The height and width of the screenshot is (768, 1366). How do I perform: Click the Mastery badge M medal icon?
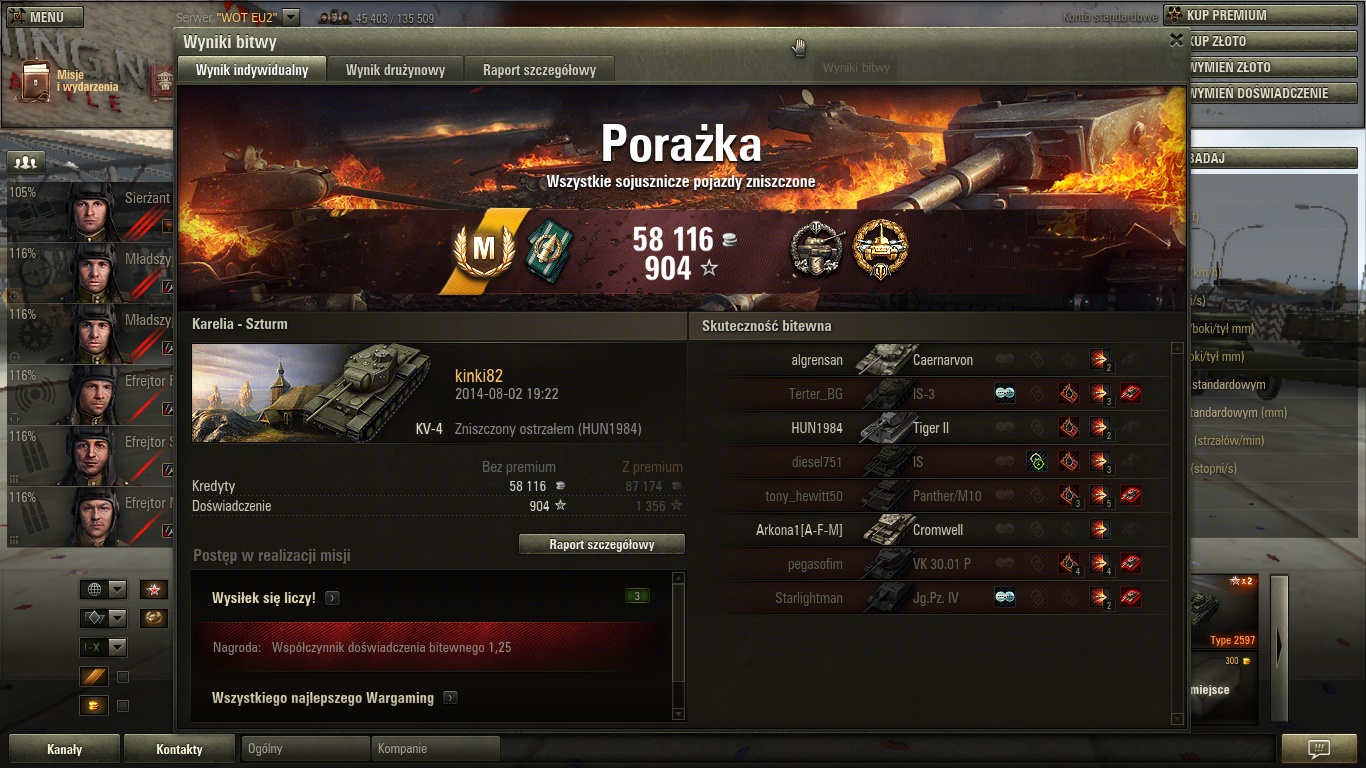point(484,249)
